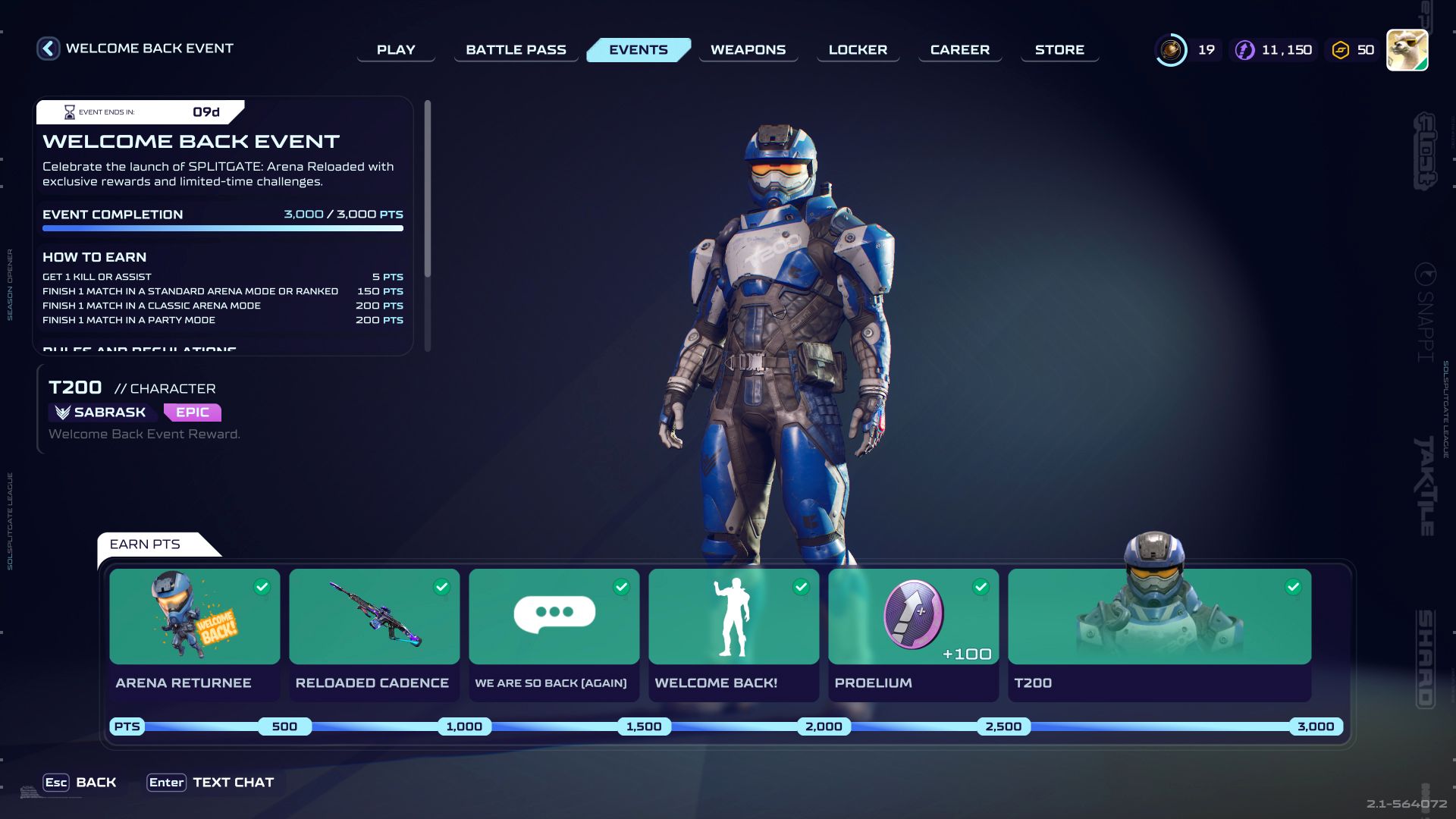This screenshot has height=819, width=1456.
Task: Click the gold coin currency icon
Action: 1171,49
